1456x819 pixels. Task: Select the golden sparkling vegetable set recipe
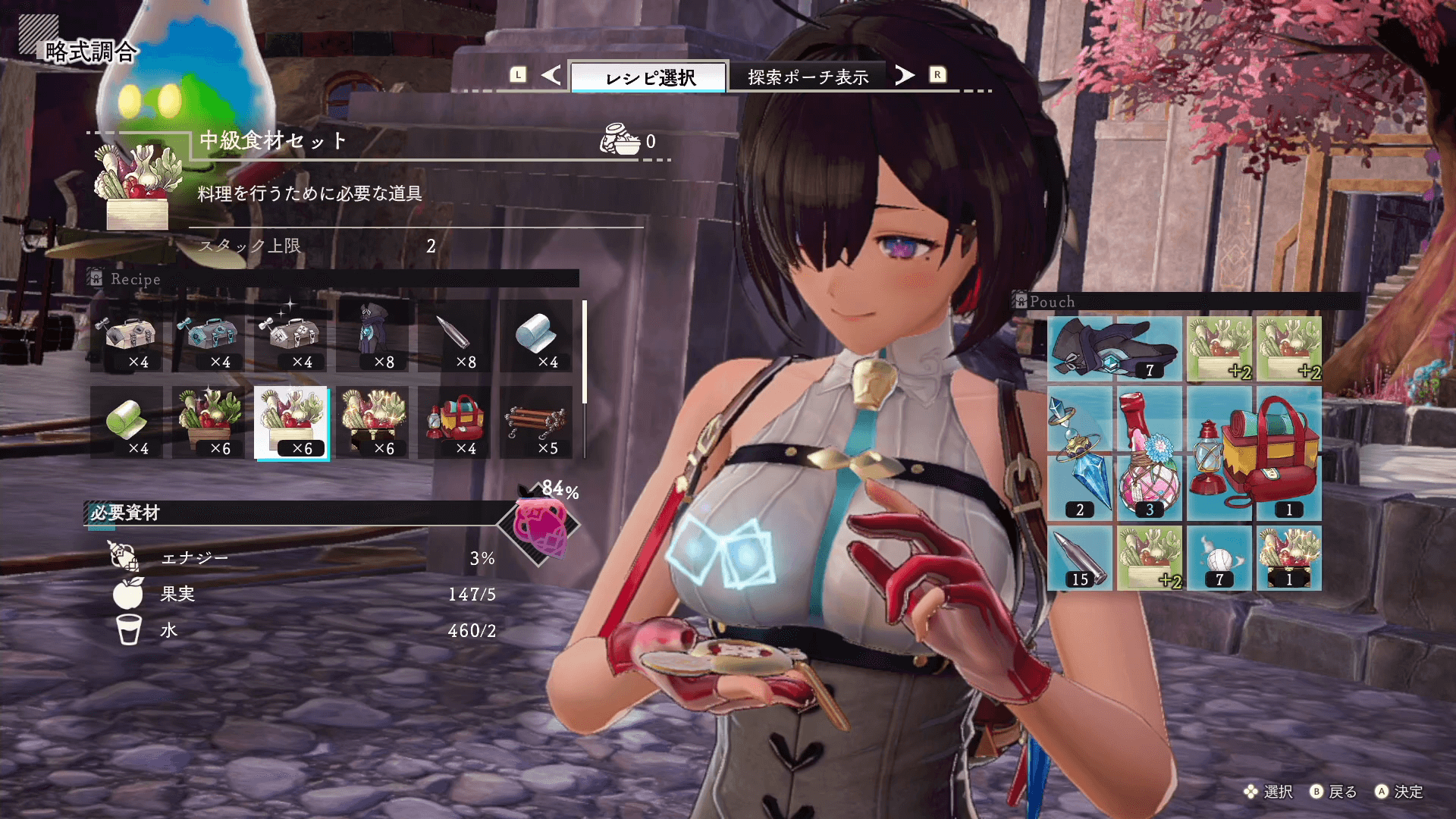pos(372,422)
